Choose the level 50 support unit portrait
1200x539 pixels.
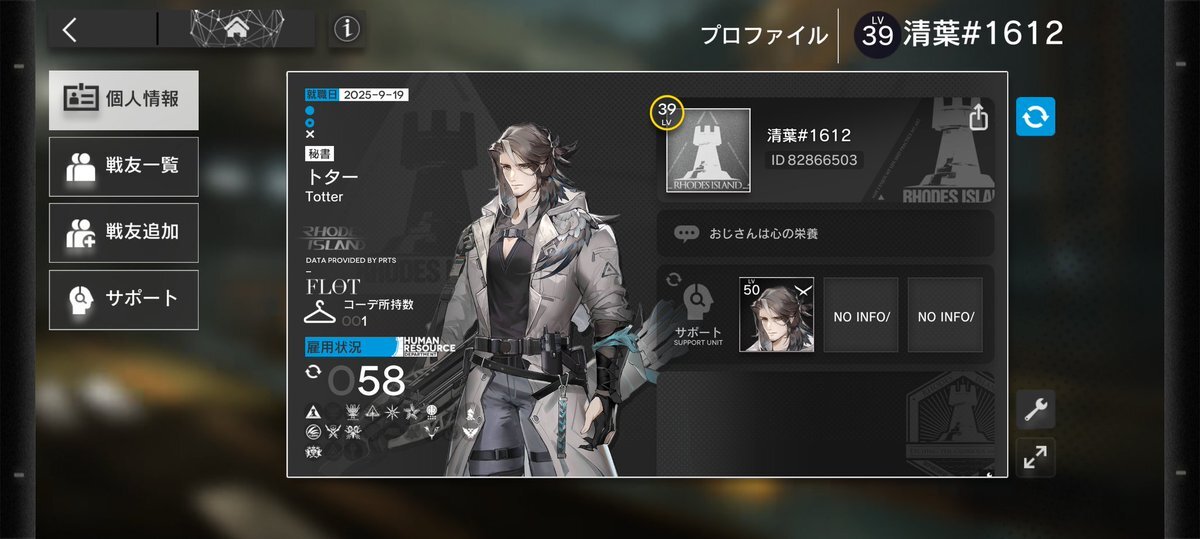(776, 315)
